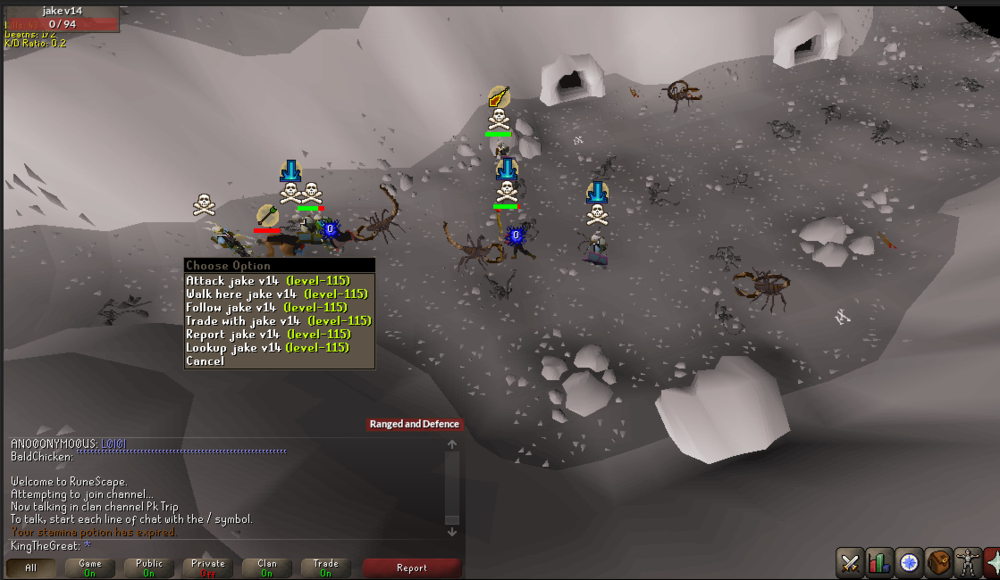The height and width of the screenshot is (580, 1000).
Task: Choose Attack jake v14 from the menu
Action: click(x=276, y=281)
